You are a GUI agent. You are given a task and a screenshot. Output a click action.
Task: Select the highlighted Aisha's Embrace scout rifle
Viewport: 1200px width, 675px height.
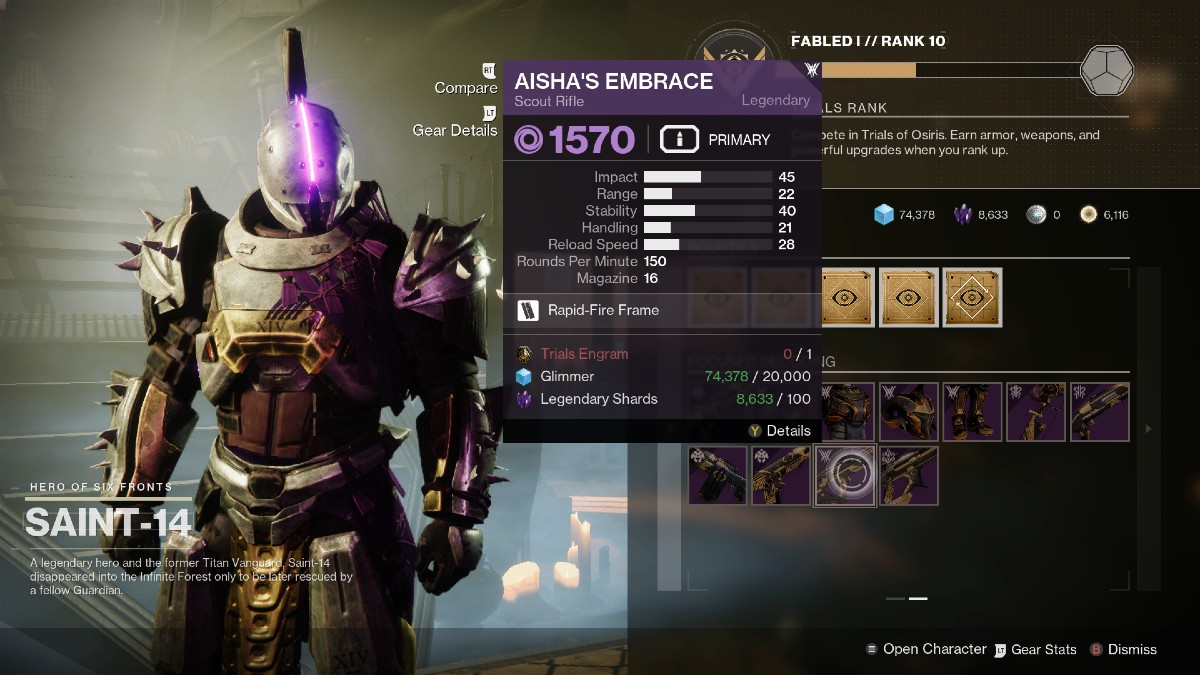[845, 475]
